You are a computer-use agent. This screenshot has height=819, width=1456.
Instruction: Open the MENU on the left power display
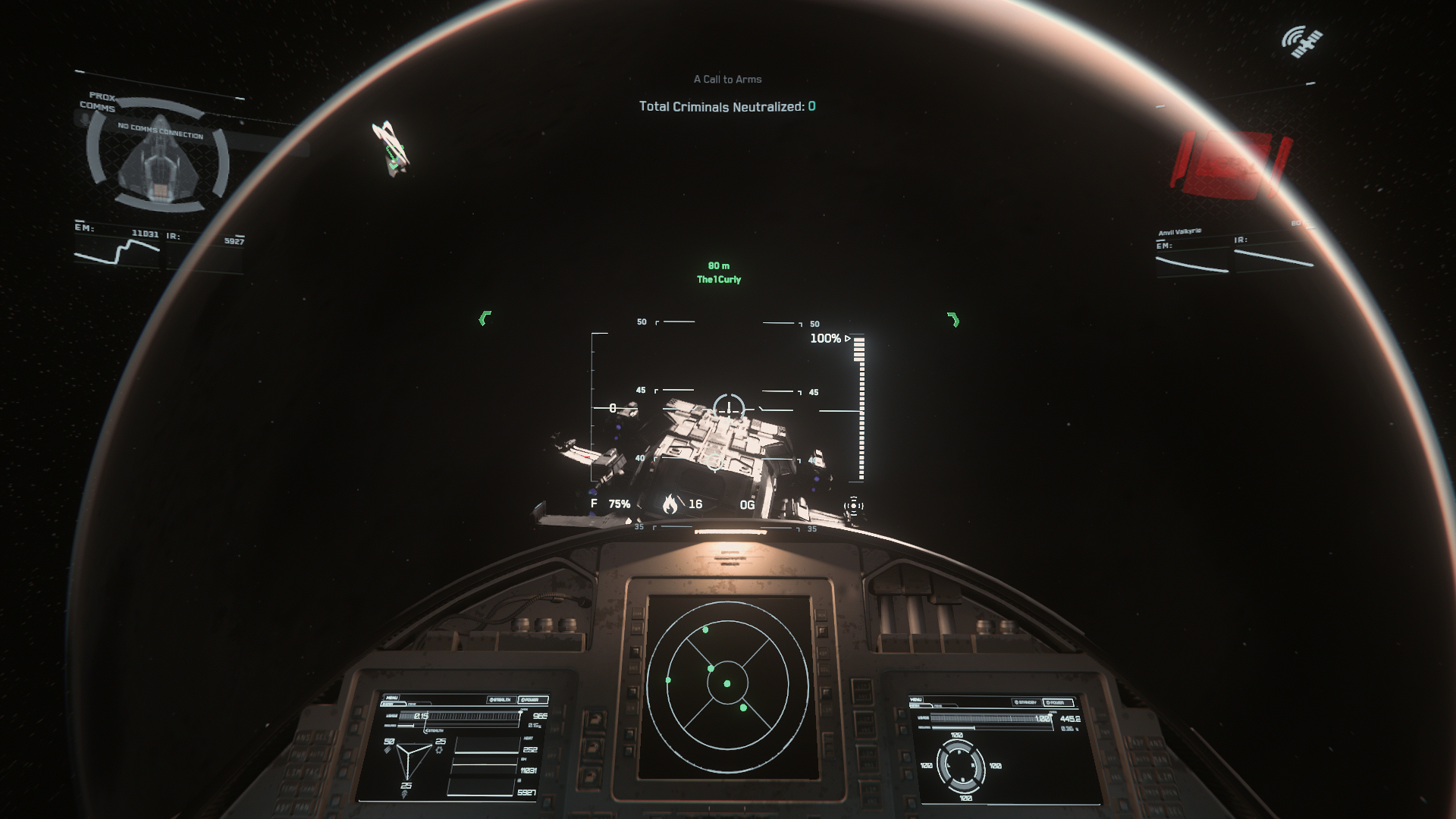tap(391, 698)
